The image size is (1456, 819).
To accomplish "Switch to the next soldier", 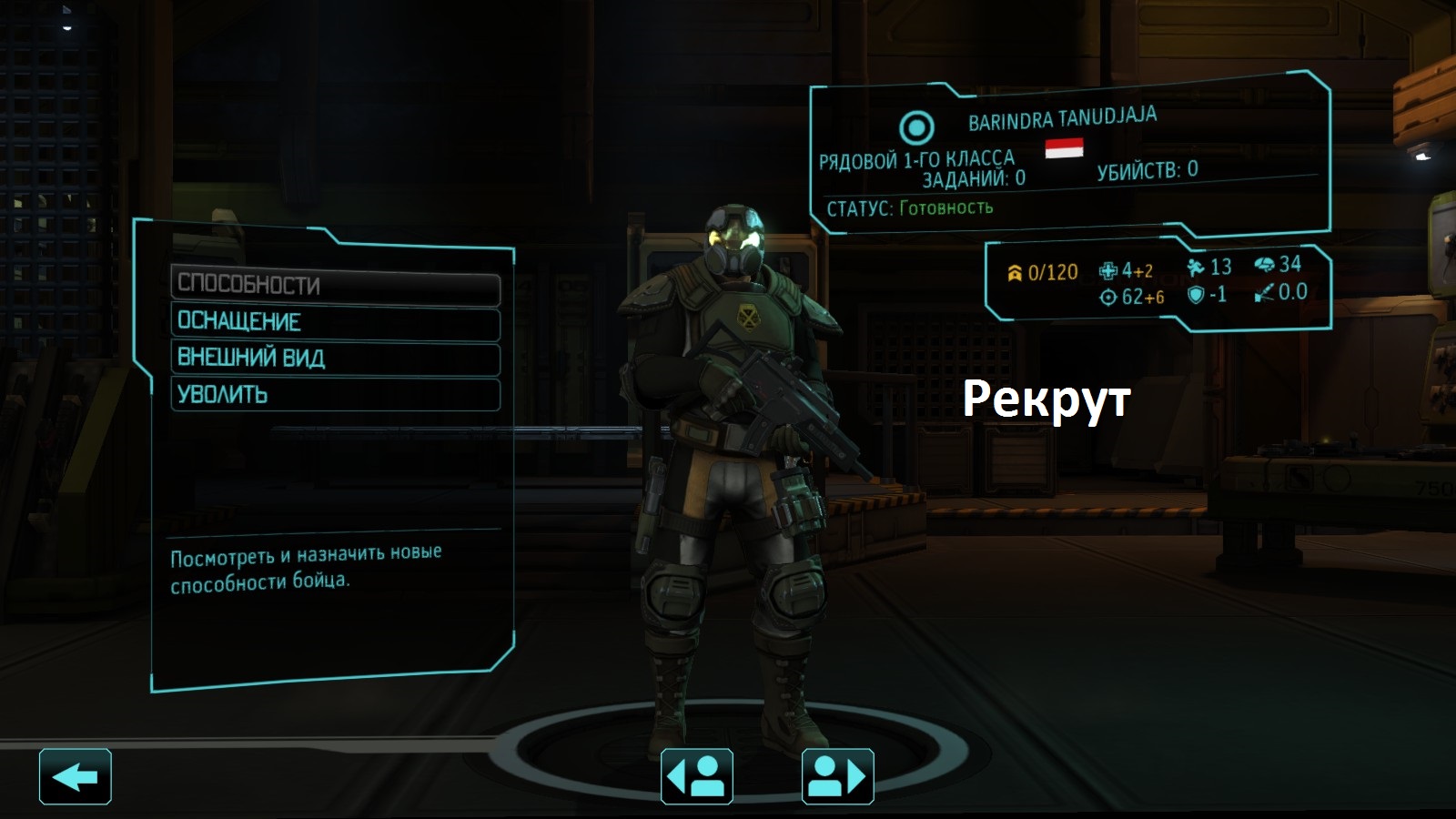I will 837,777.
